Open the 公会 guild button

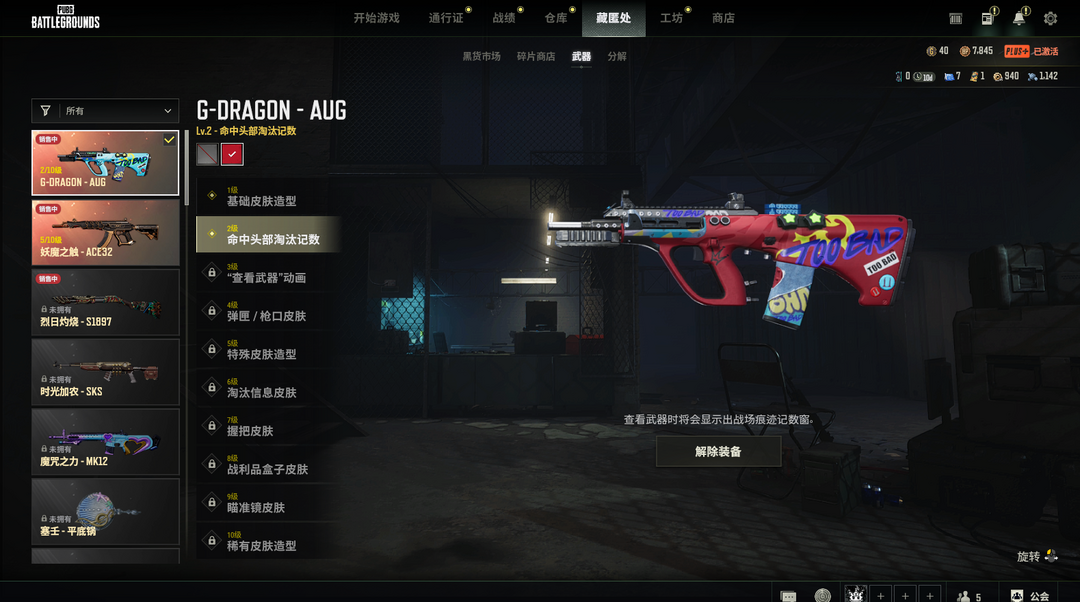(1030, 596)
